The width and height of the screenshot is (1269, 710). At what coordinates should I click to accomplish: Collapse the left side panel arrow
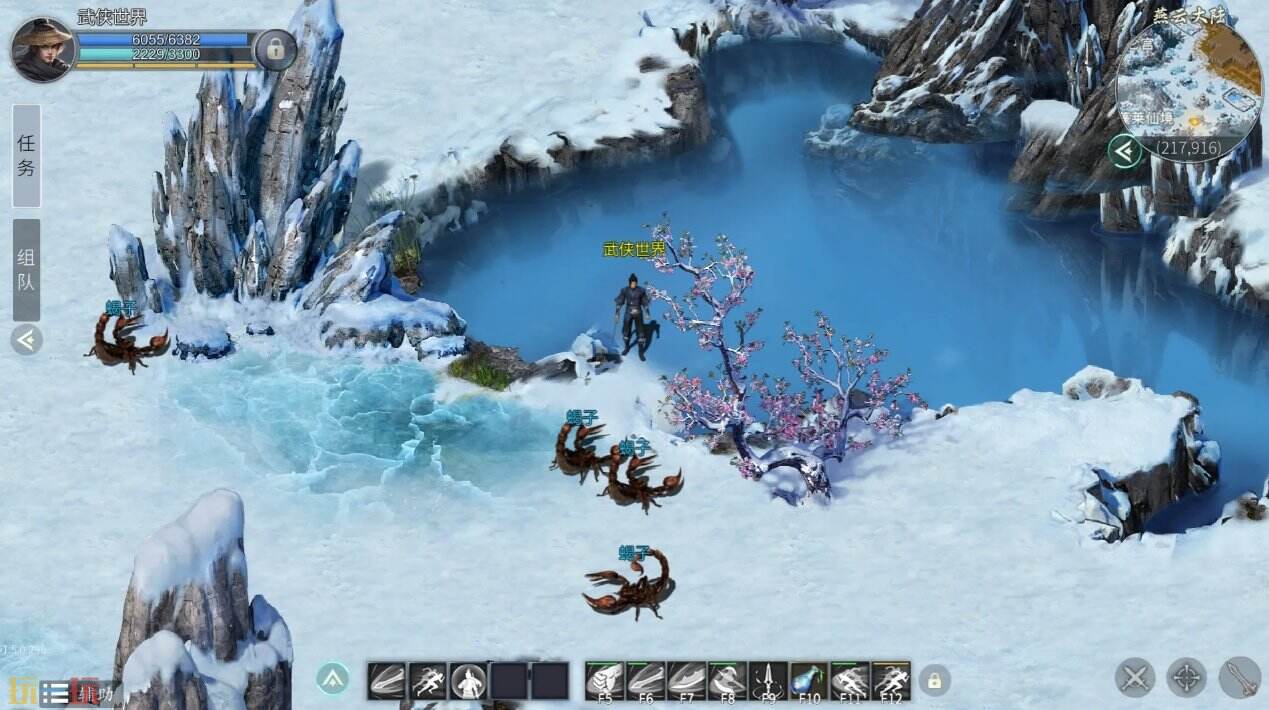click(27, 340)
